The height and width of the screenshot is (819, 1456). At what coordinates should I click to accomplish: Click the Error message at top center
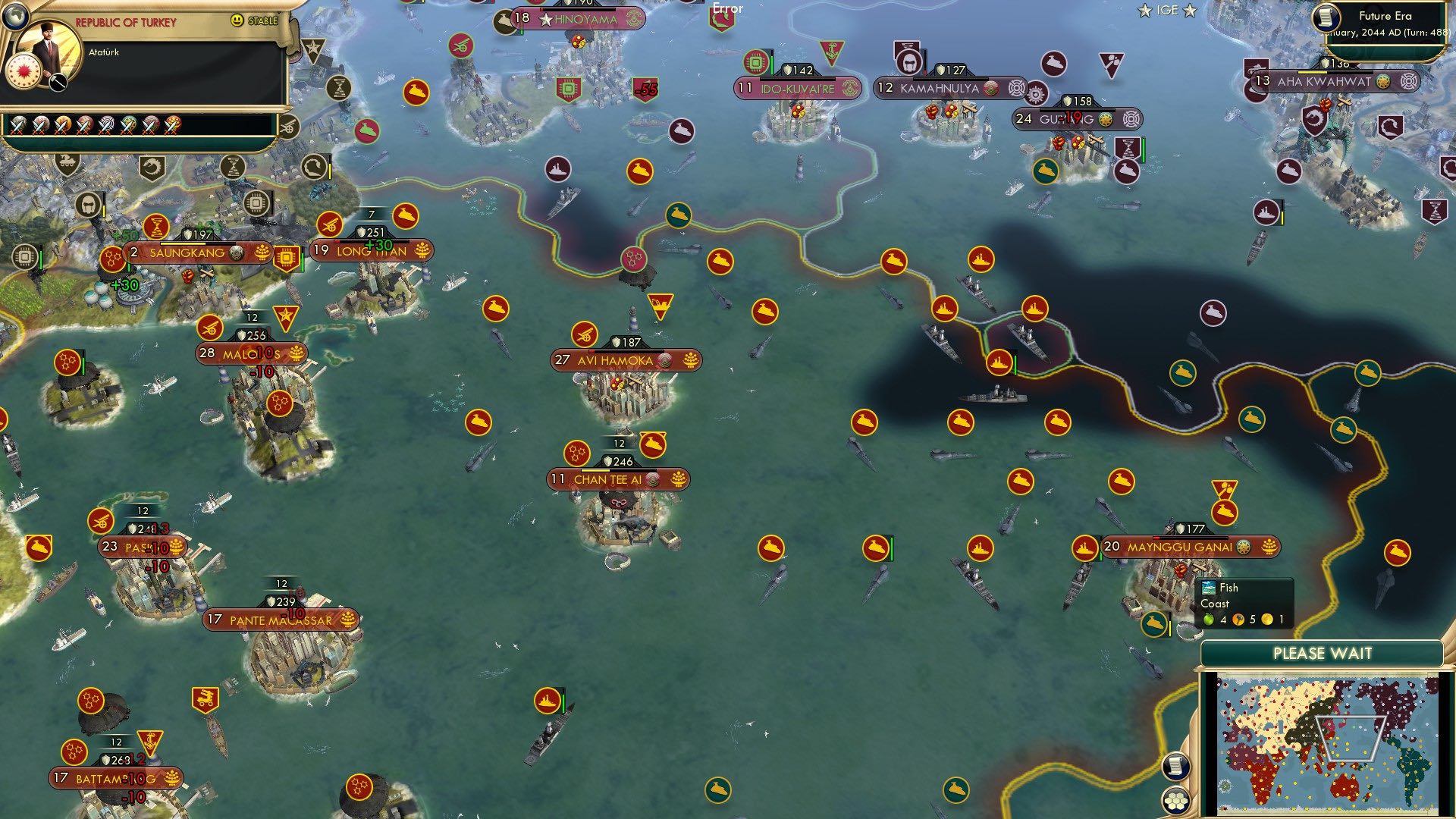point(727,8)
